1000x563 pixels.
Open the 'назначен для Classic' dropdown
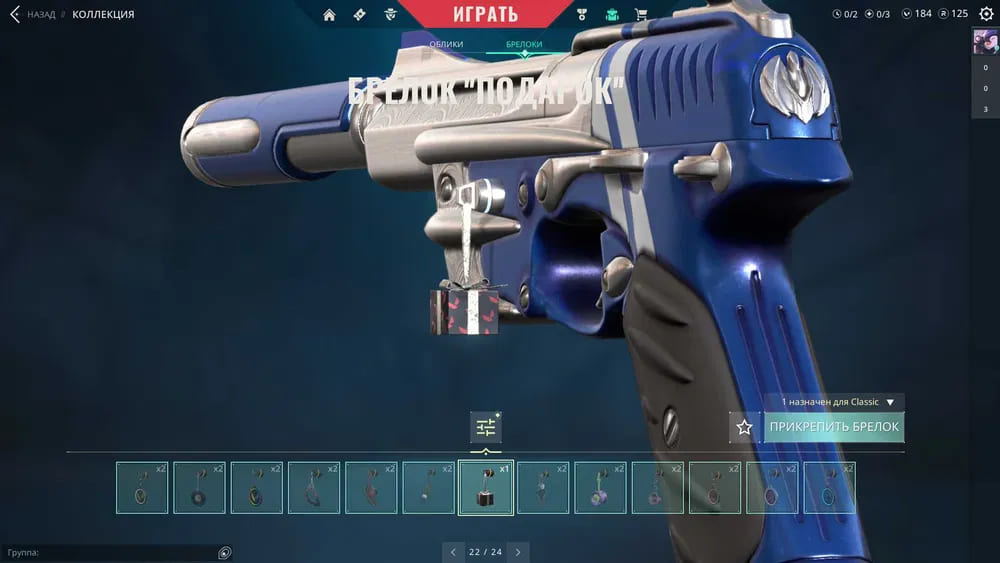[x=837, y=402]
